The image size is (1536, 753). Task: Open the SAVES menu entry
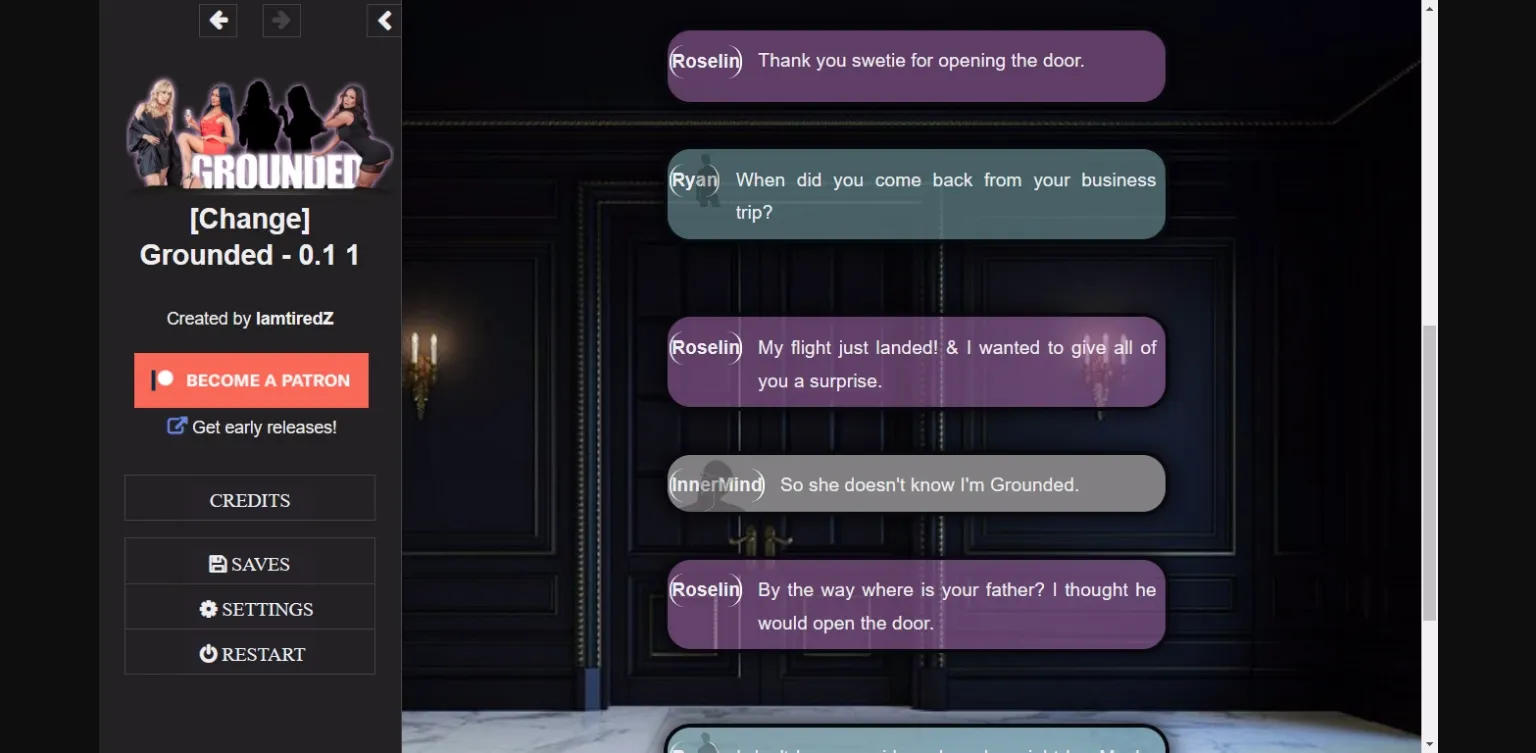click(x=249, y=563)
